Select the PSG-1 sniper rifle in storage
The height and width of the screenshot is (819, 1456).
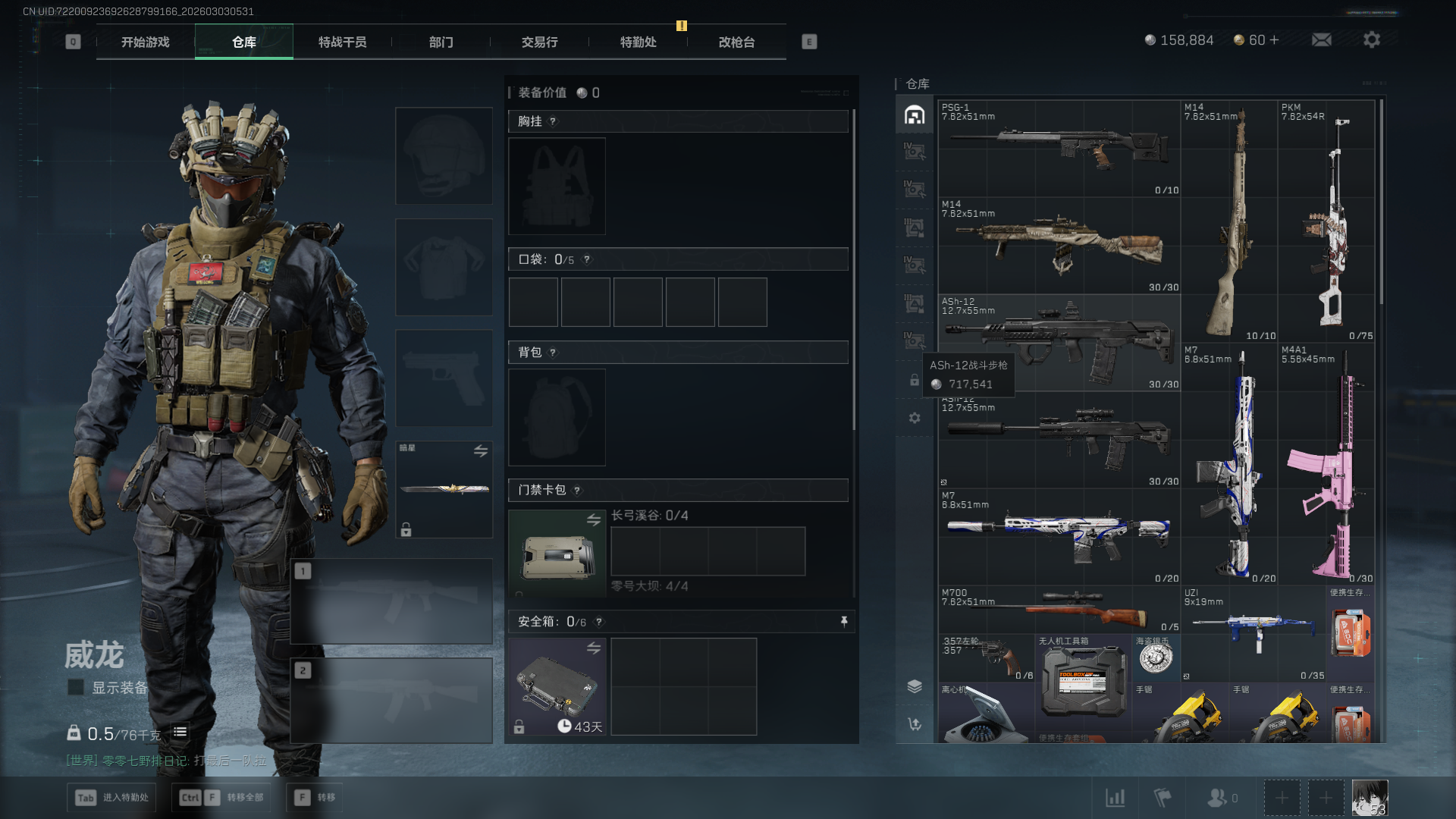point(1059,149)
